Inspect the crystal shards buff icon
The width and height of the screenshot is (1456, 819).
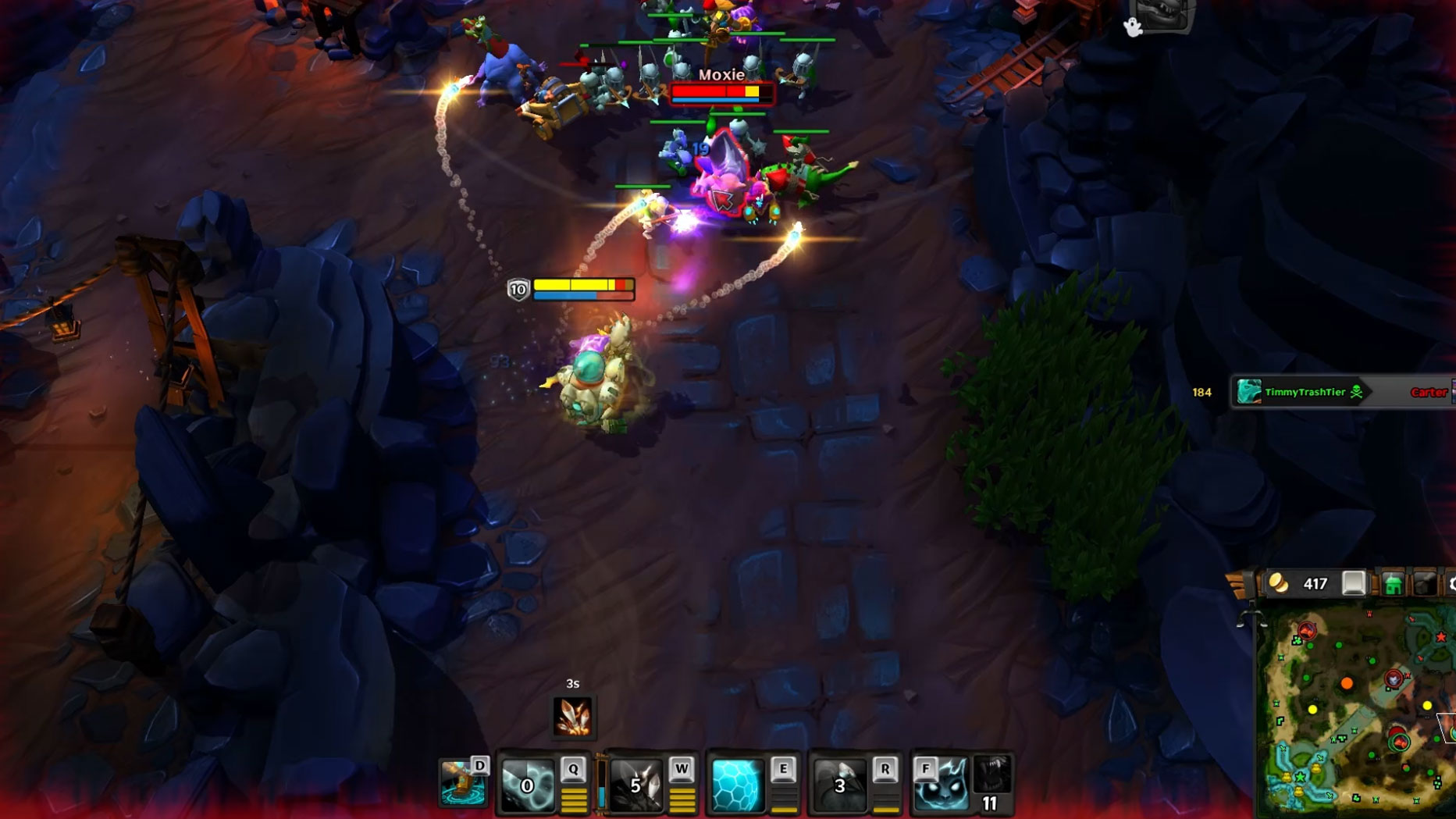[572, 717]
